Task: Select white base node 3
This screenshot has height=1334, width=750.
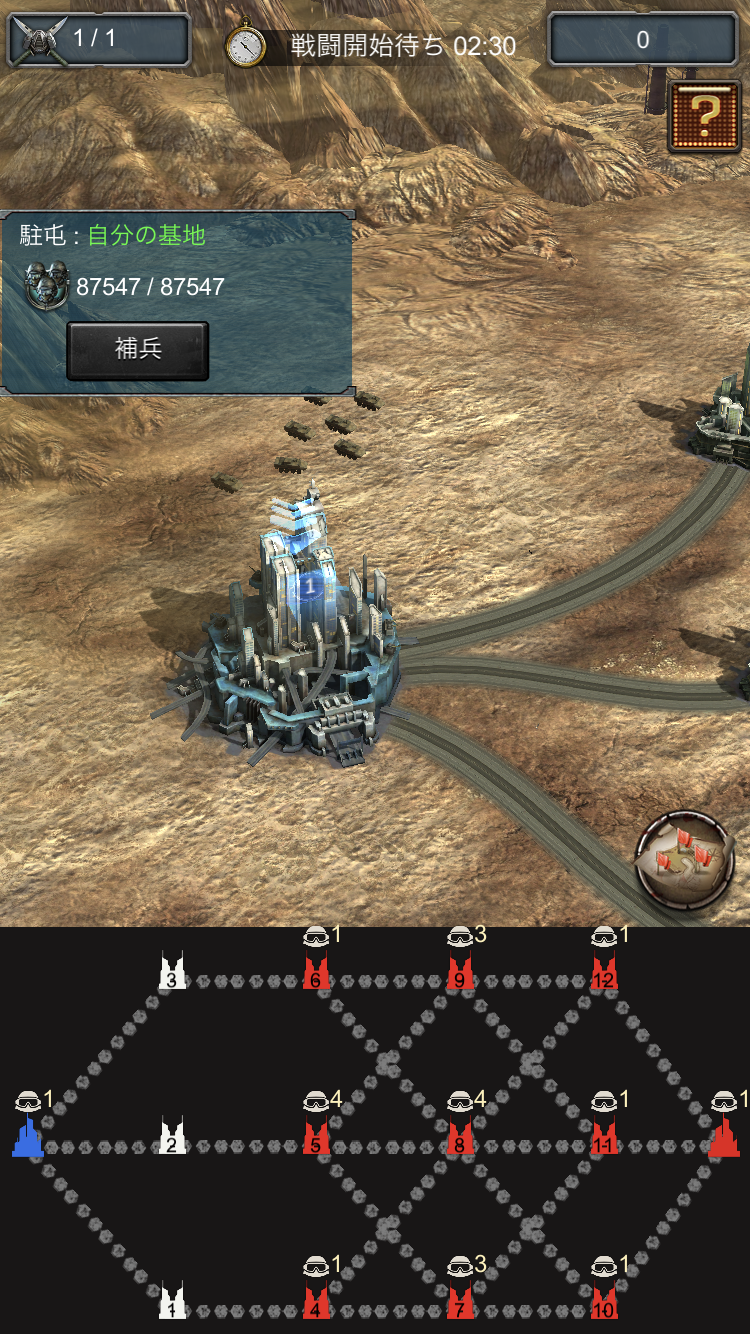Action: click(x=172, y=974)
